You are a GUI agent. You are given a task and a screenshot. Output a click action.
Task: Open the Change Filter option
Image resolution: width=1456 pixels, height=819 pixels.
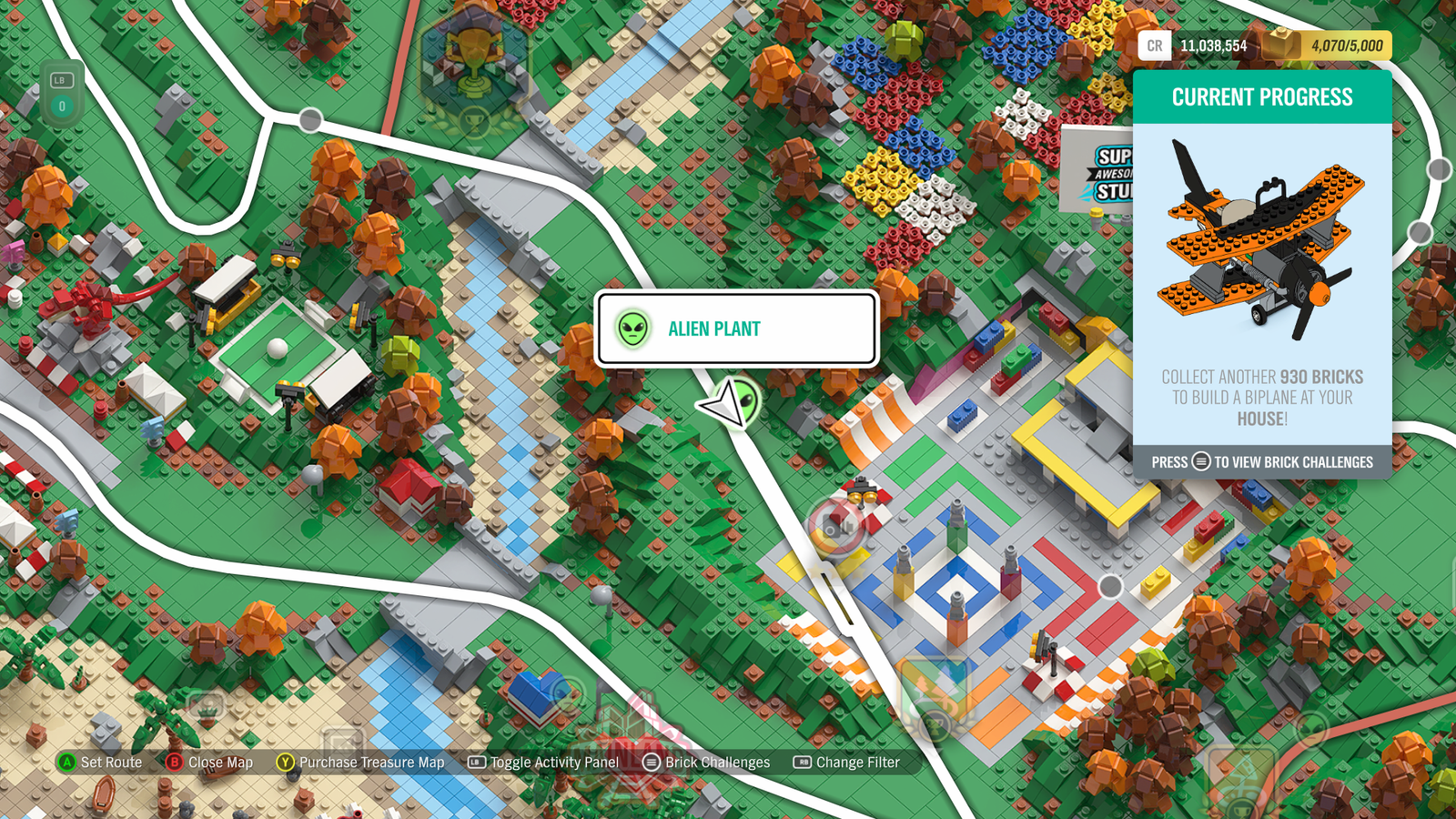[x=846, y=763]
